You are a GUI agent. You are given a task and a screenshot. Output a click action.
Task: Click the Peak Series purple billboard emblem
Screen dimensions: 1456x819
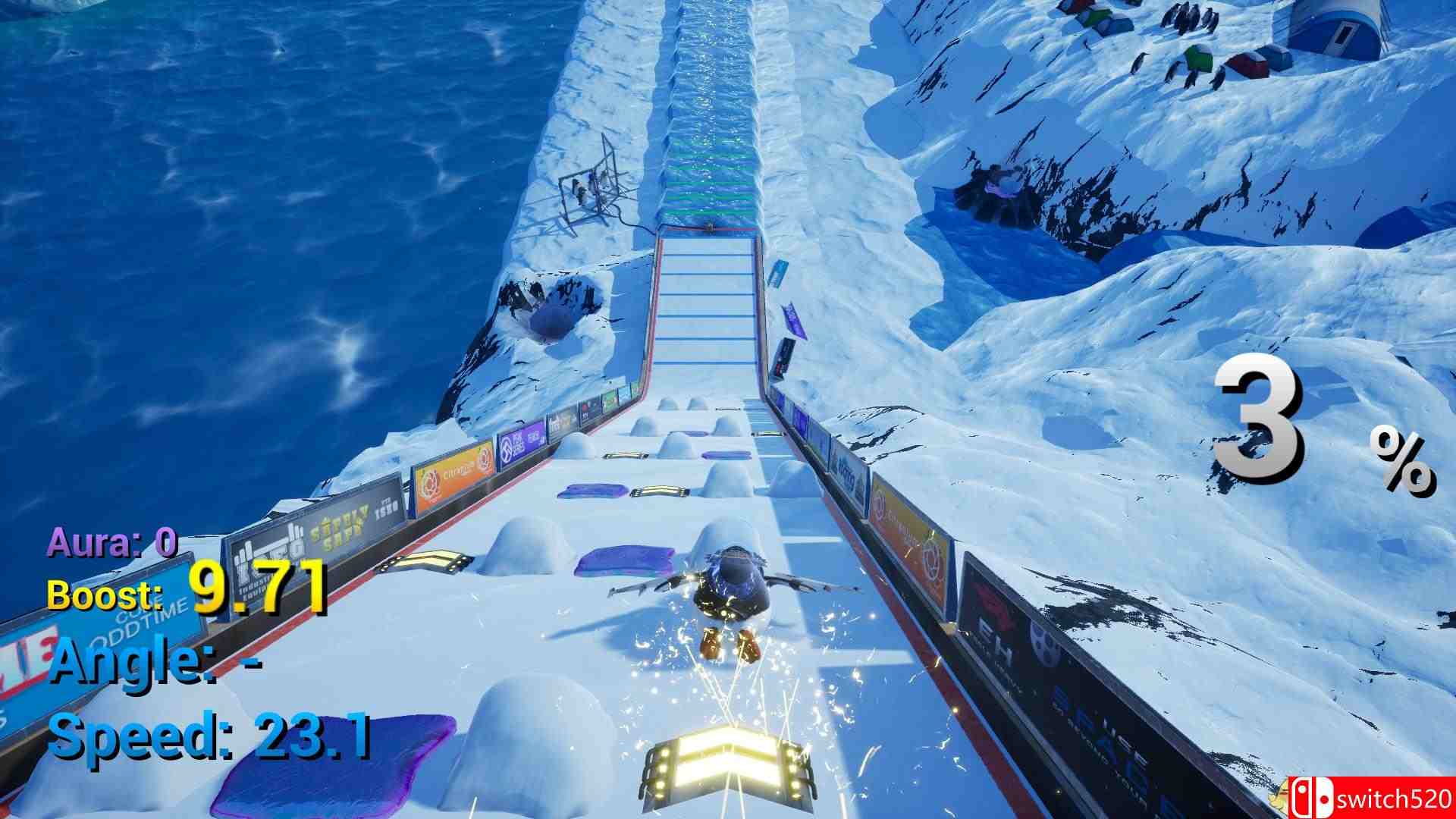coord(506,449)
